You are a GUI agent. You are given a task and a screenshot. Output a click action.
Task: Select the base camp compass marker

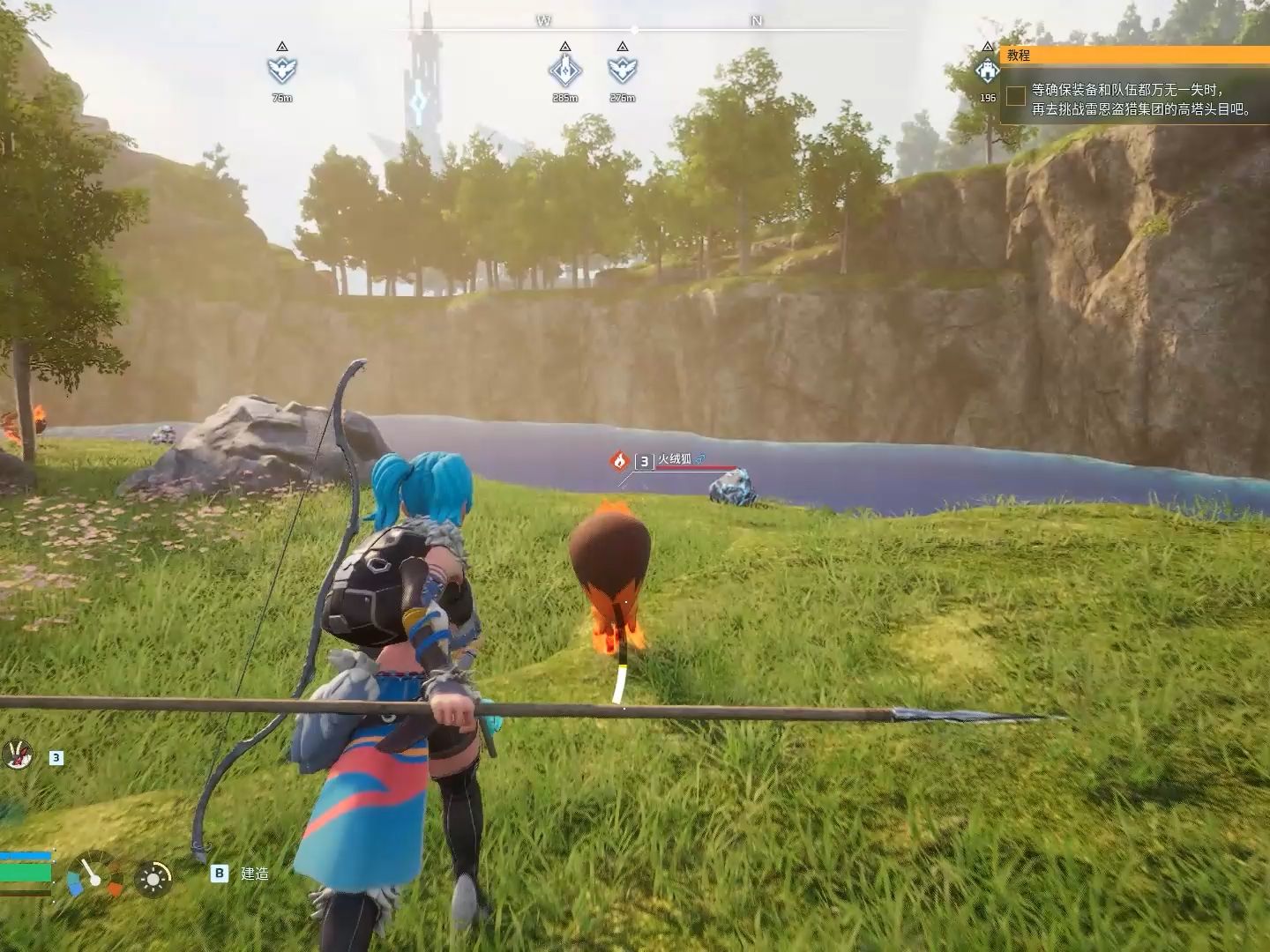987,70
